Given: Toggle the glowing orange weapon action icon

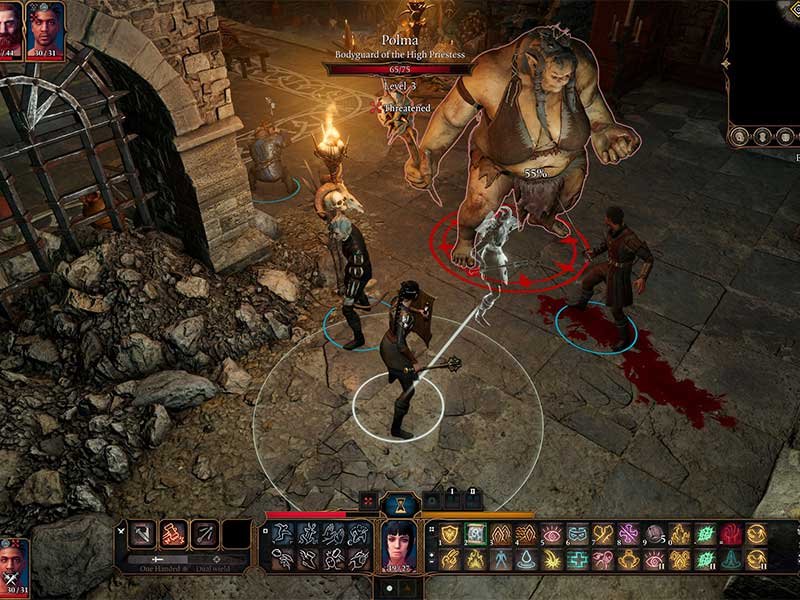Looking at the screenshot, I should (x=174, y=535).
